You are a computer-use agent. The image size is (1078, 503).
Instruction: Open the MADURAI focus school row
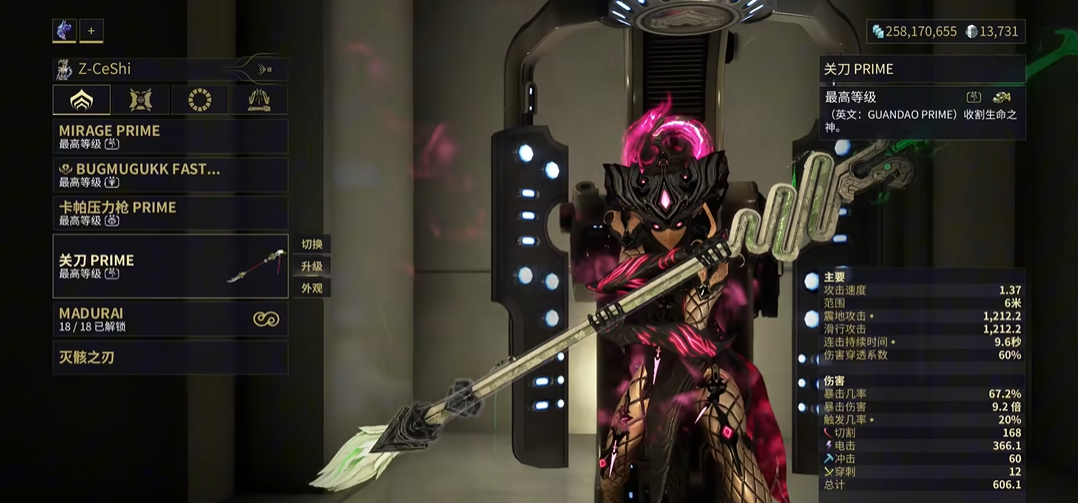(170, 319)
